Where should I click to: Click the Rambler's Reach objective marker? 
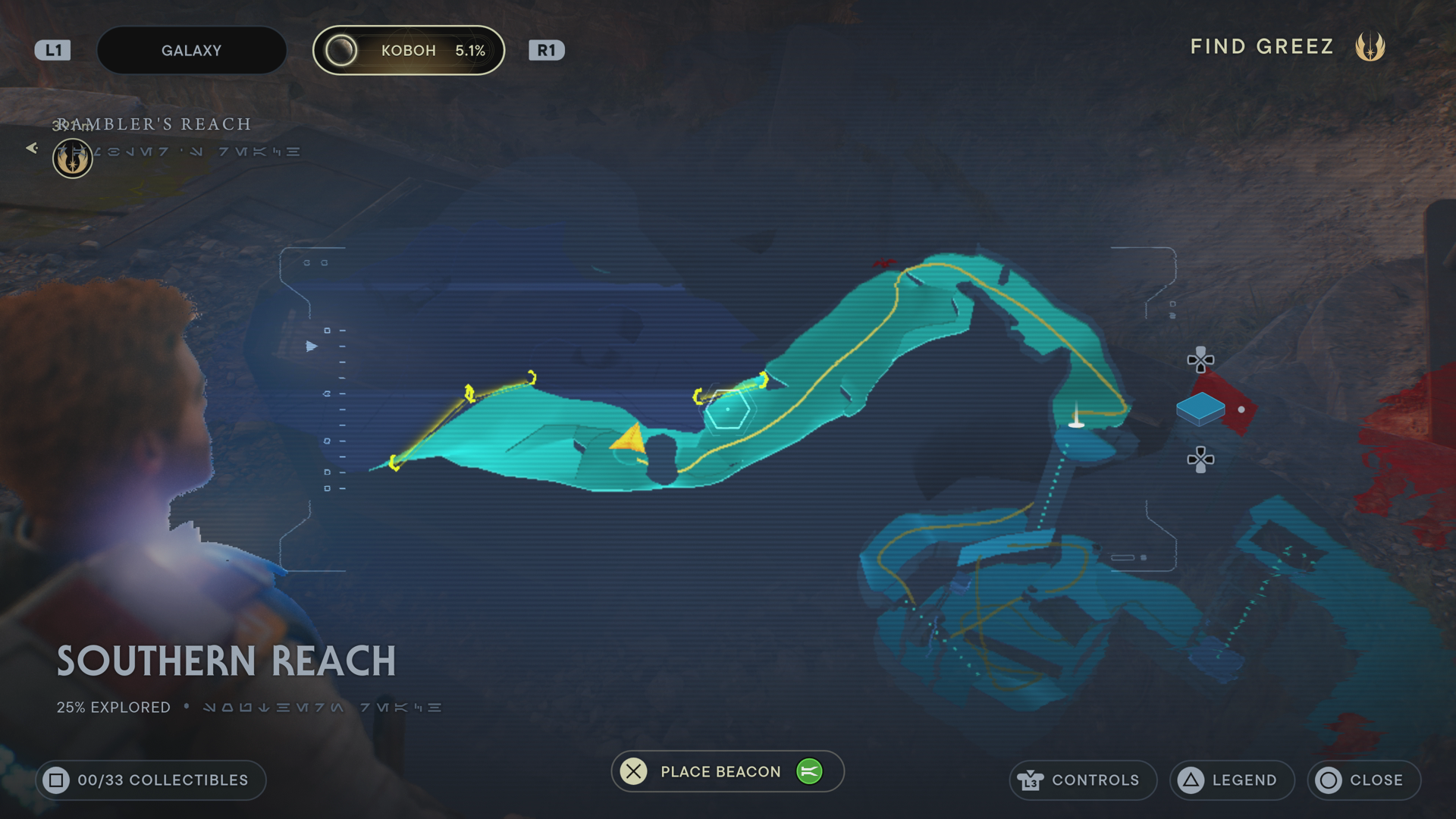72,158
